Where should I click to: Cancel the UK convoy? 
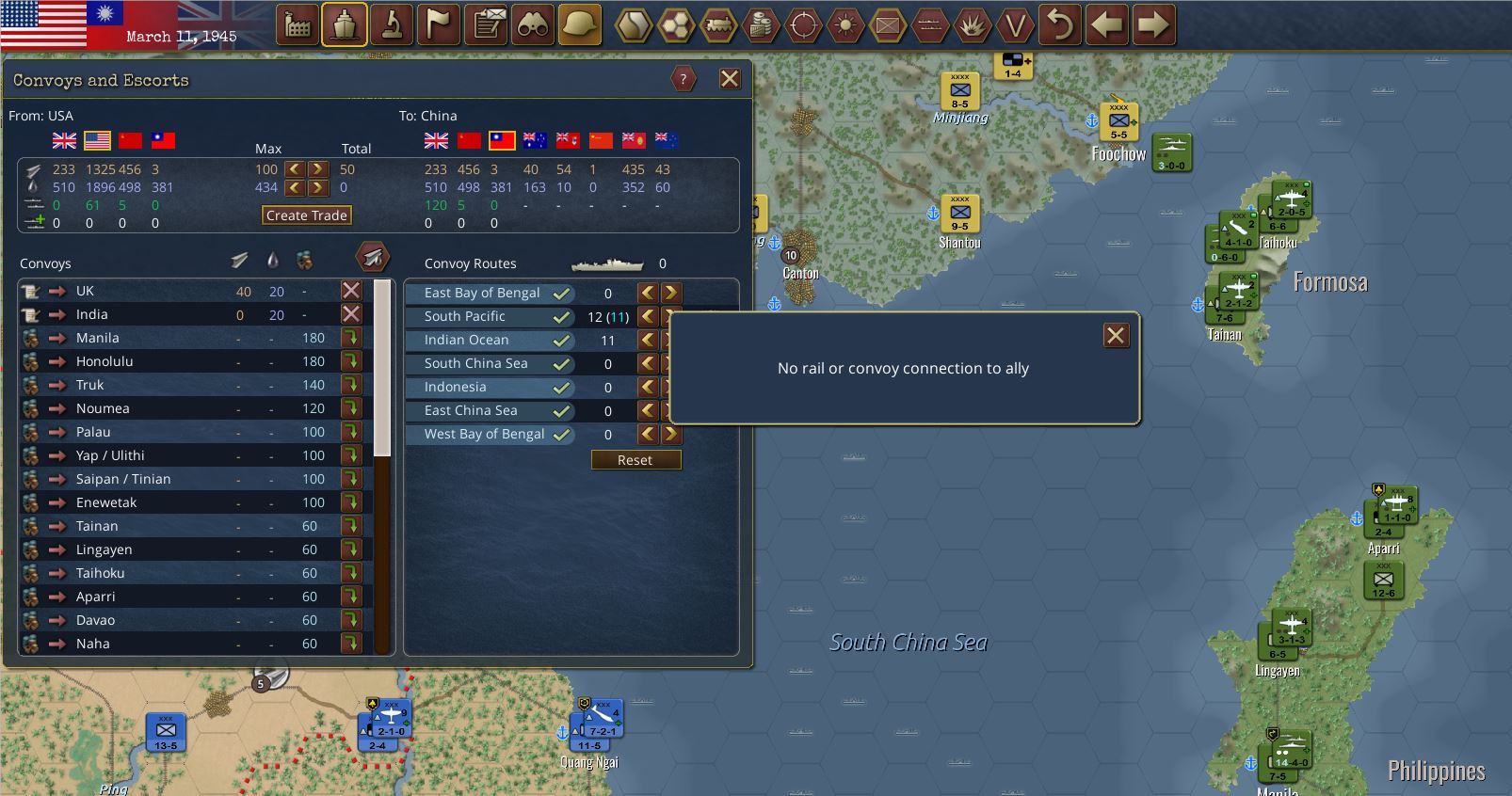pyautogui.click(x=351, y=291)
